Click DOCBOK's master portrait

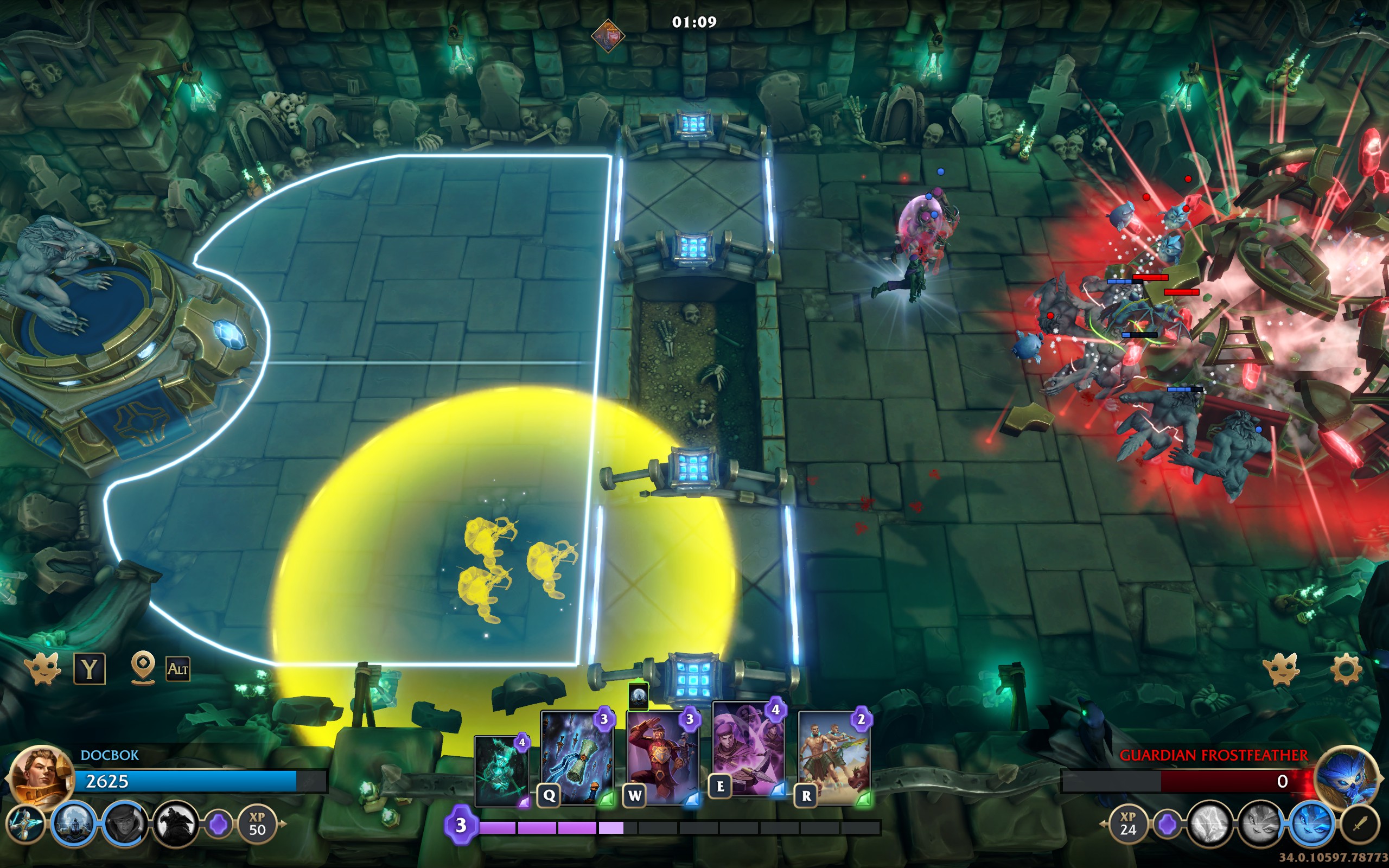(x=40, y=776)
